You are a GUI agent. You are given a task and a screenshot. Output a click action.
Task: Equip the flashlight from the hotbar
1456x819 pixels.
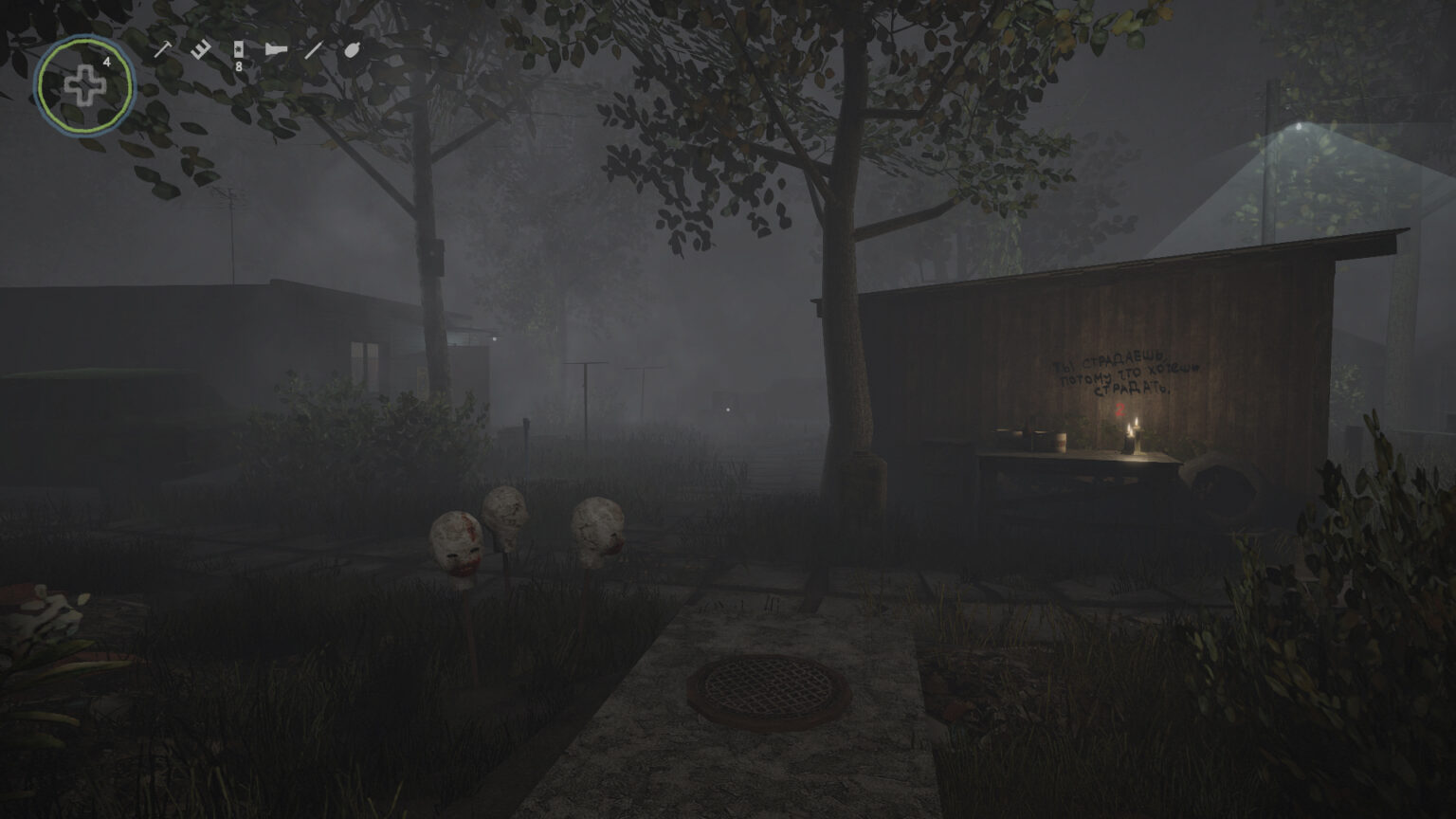276,49
